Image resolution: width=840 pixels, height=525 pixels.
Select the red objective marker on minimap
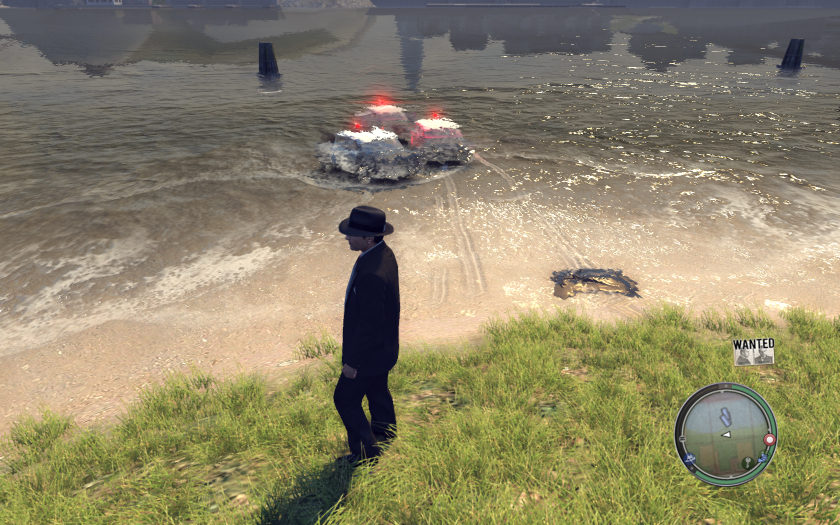click(x=768, y=439)
